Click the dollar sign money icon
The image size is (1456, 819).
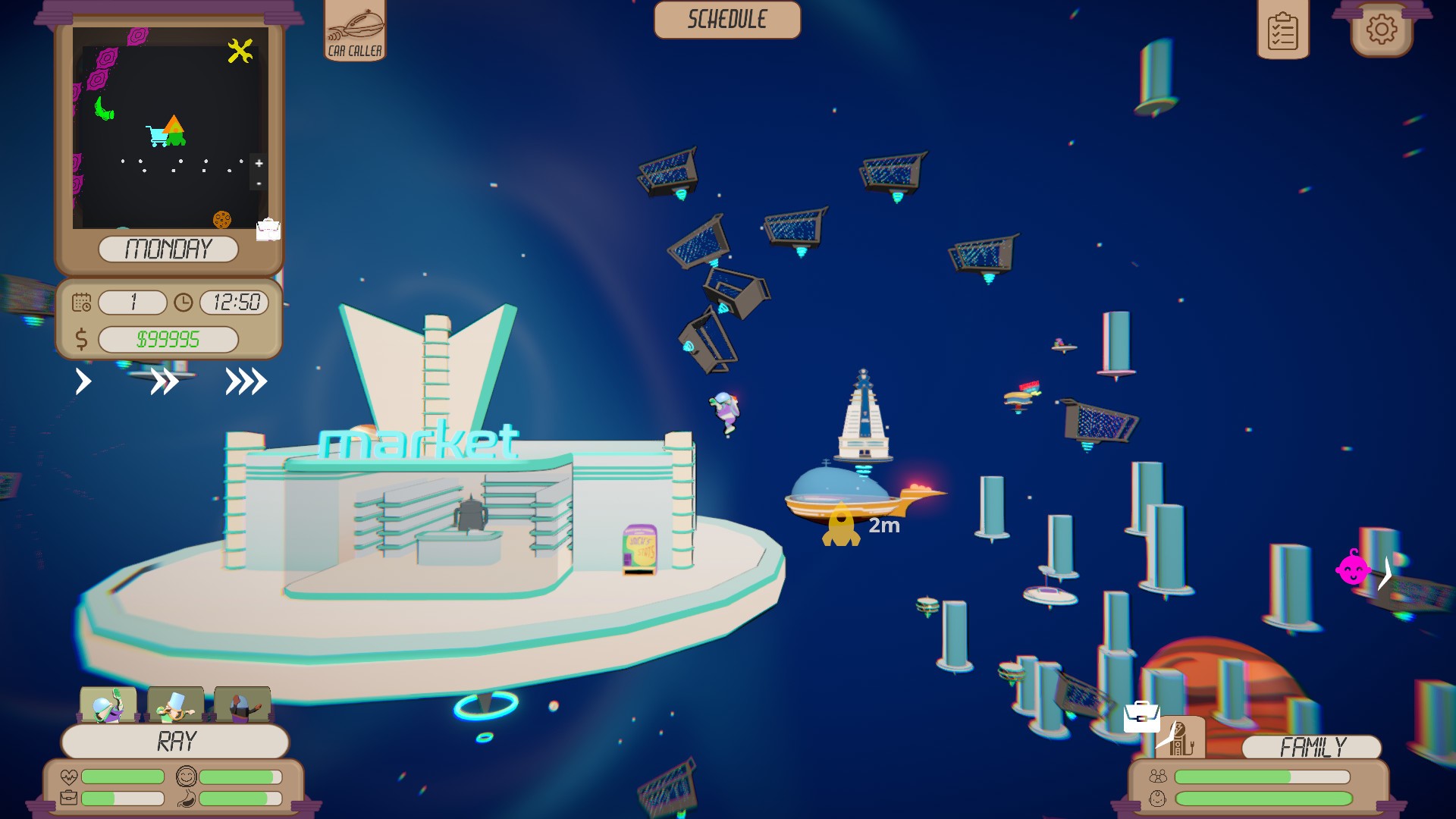(x=83, y=339)
